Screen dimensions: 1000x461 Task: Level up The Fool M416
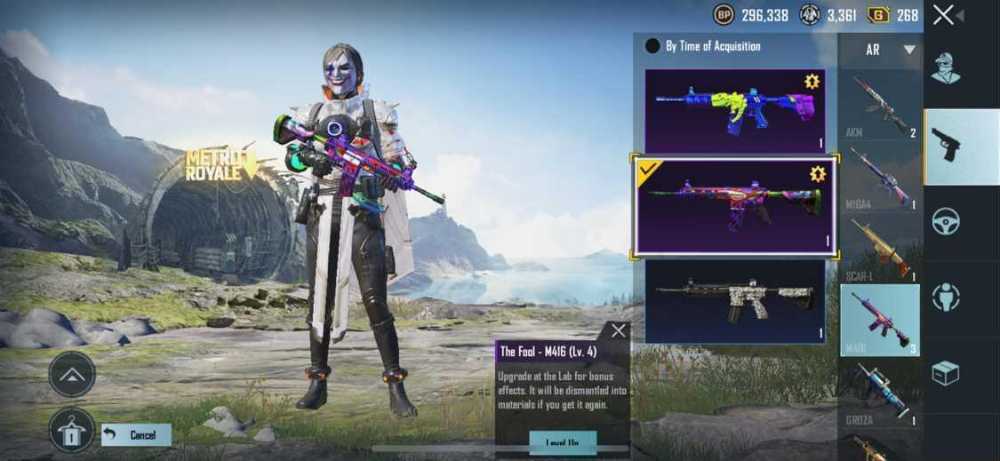(563, 443)
